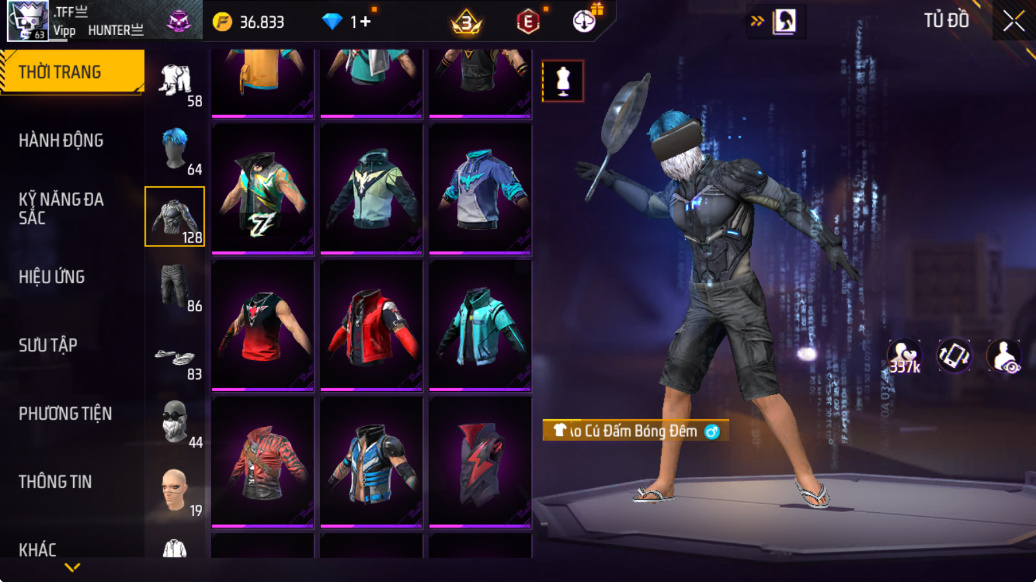
Task: Choose the Phương Tiện category
Action: click(65, 413)
